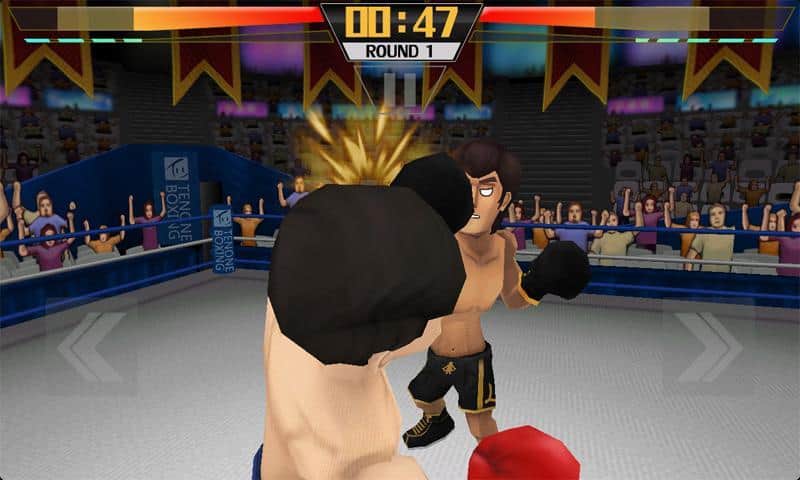Pause the match with the pause icon
This screenshot has width=800, height=480.
coord(400,89)
